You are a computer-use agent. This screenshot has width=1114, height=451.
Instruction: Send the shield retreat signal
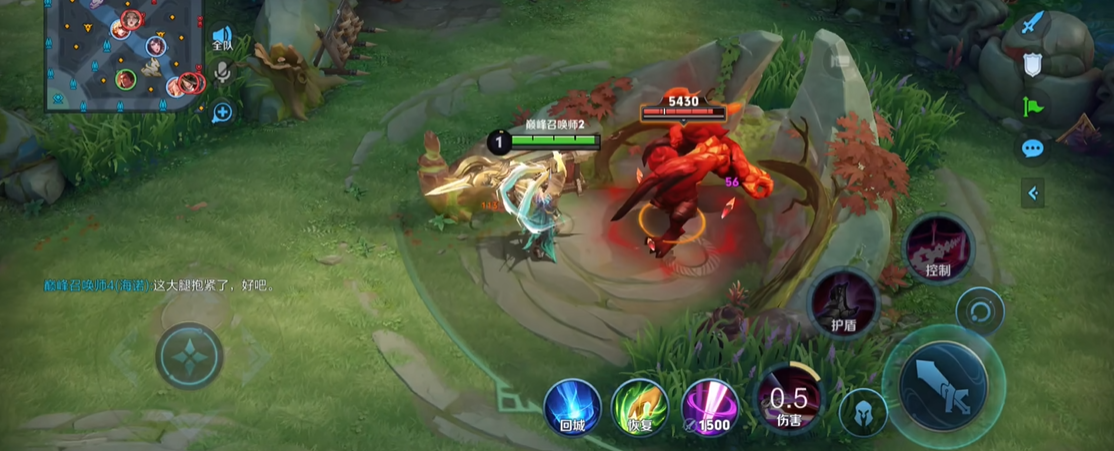point(1032,65)
